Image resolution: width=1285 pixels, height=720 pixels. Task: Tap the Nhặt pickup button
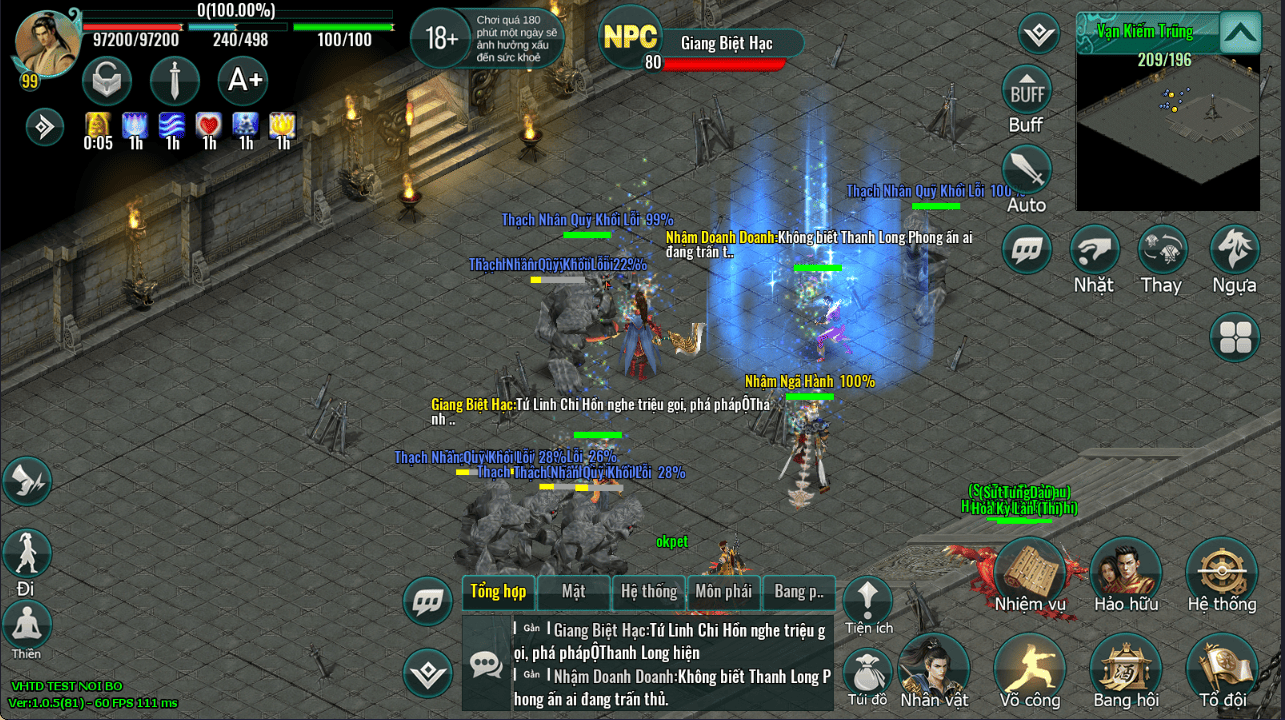click(1094, 250)
